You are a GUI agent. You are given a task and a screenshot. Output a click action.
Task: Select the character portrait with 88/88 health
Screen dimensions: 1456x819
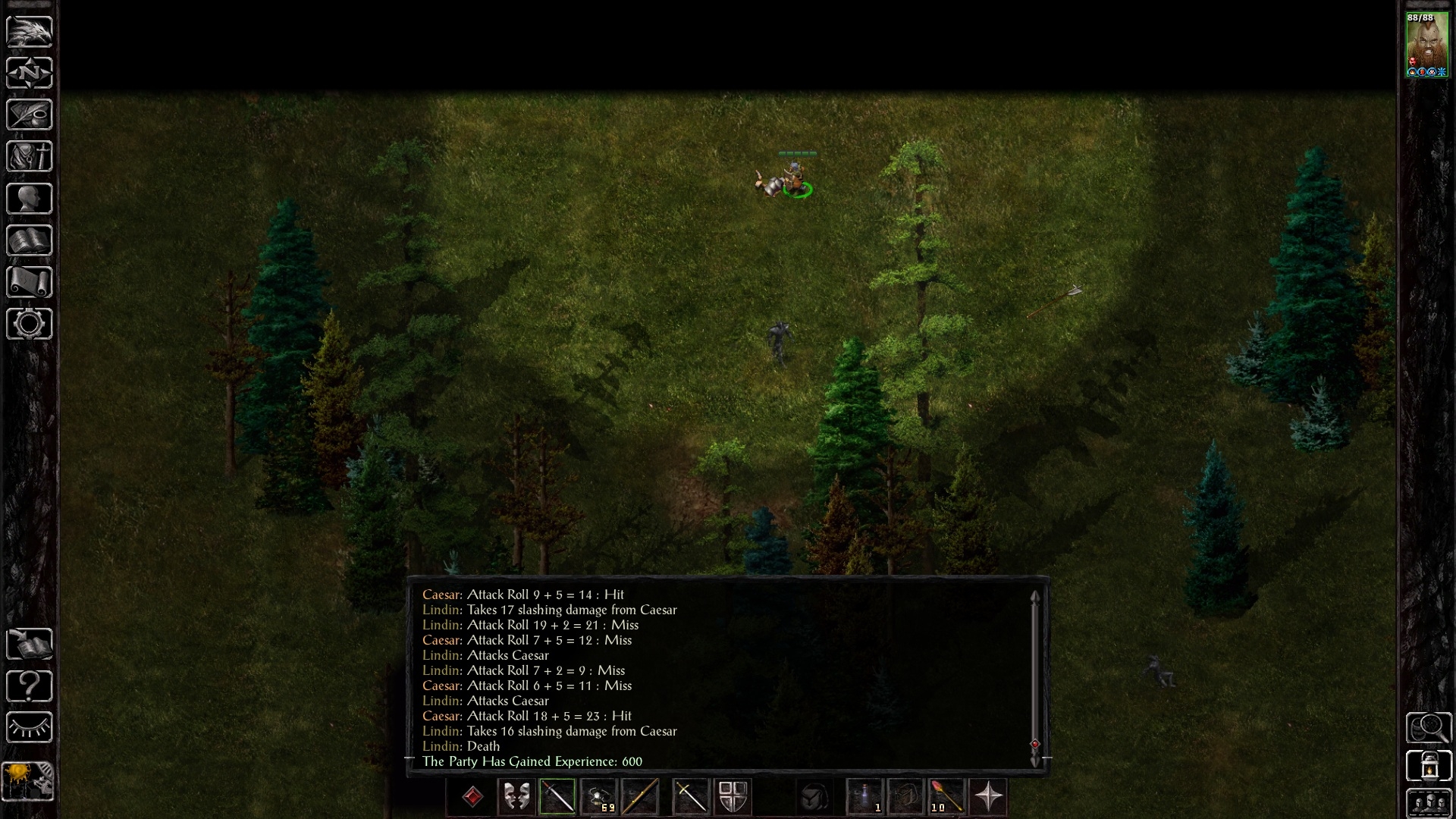tap(1426, 45)
